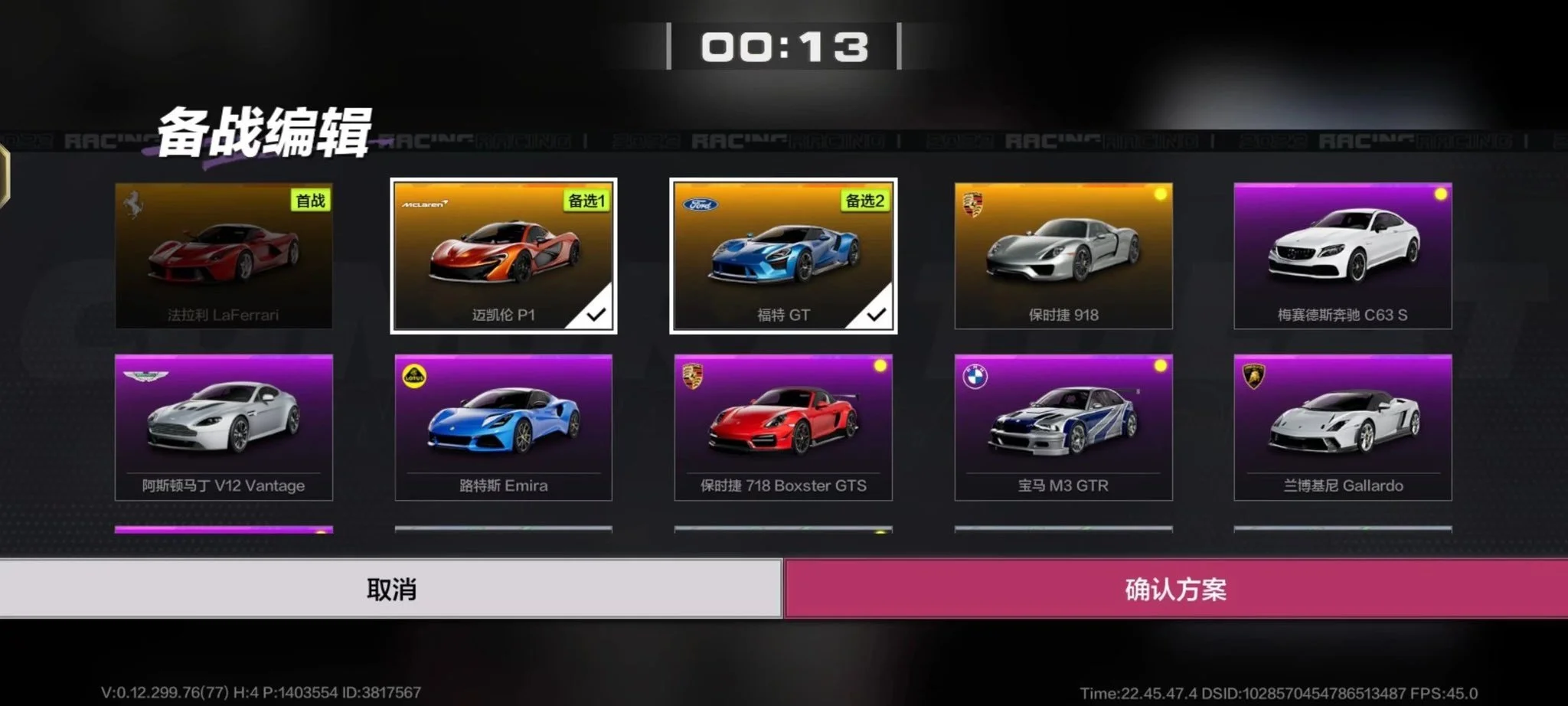Image resolution: width=1568 pixels, height=706 pixels.
Task: Toggle the 福特 GT car card
Action: pyautogui.click(x=783, y=256)
